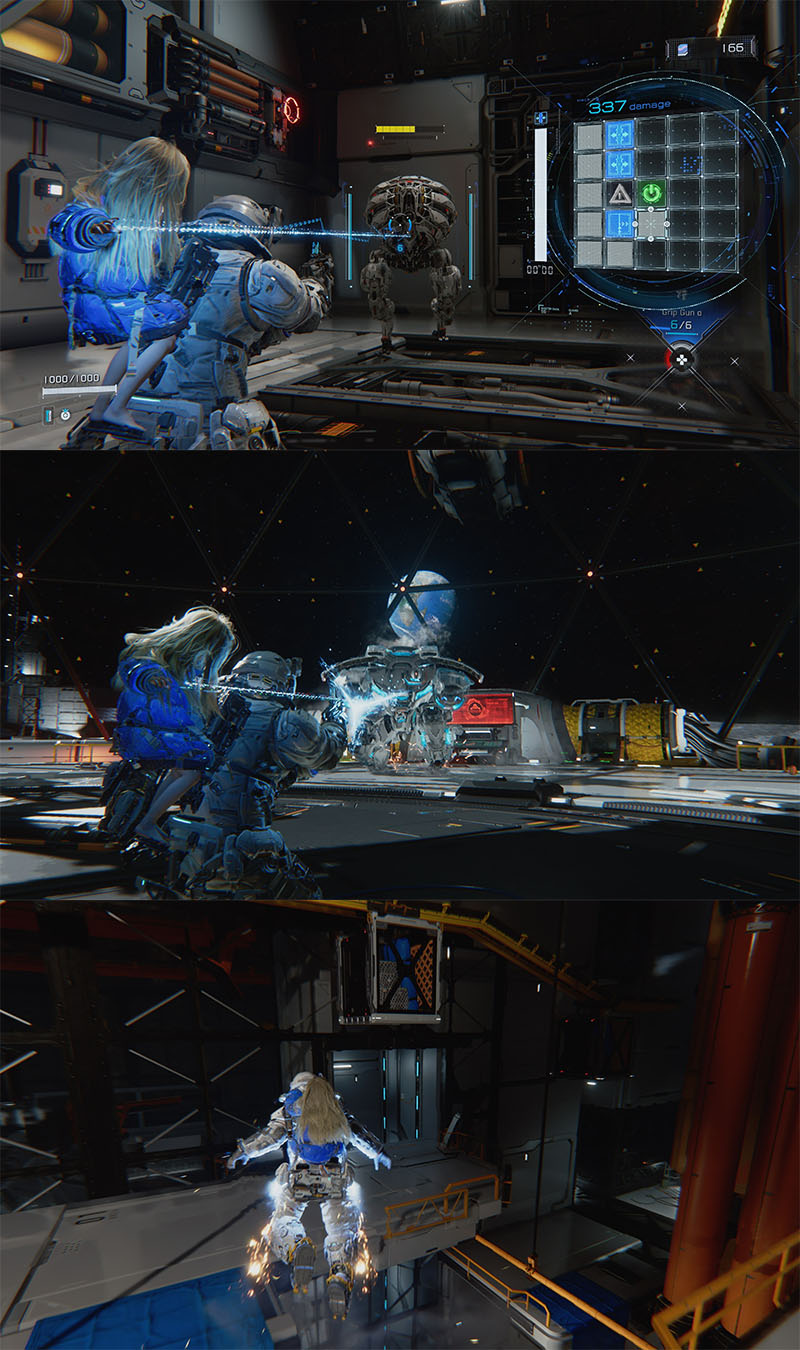The height and width of the screenshot is (1350, 800).
Task: Select the green power node tile
Action: (653, 193)
